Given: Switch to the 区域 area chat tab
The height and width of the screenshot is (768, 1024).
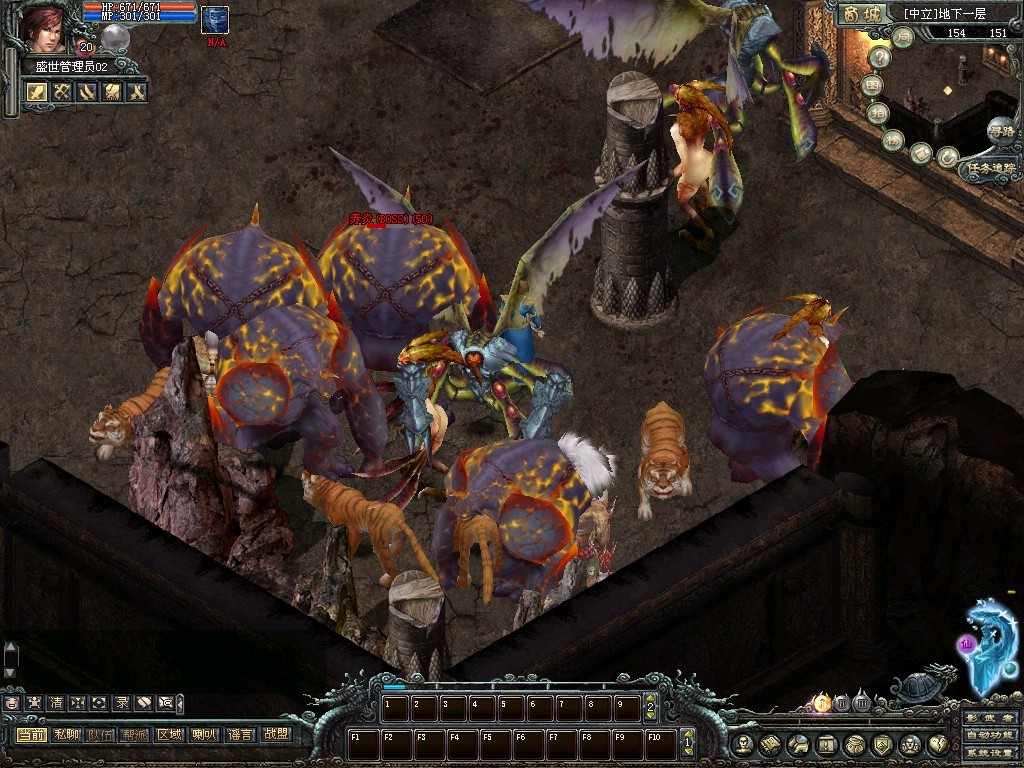Looking at the screenshot, I should tap(169, 735).
